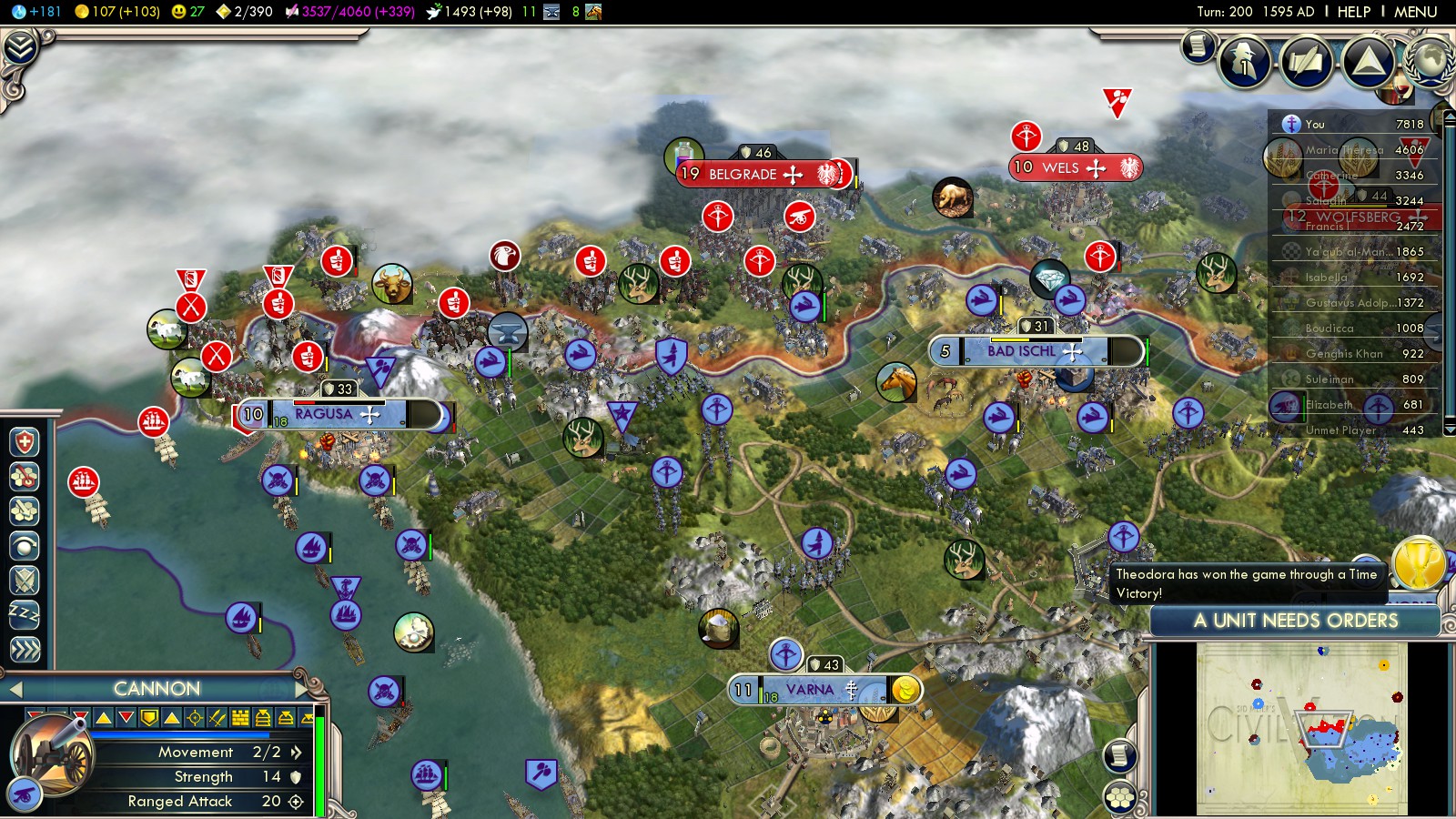Open the HELP (Civilopedia) link
Image resolution: width=1456 pixels, height=819 pixels.
click(x=1353, y=12)
